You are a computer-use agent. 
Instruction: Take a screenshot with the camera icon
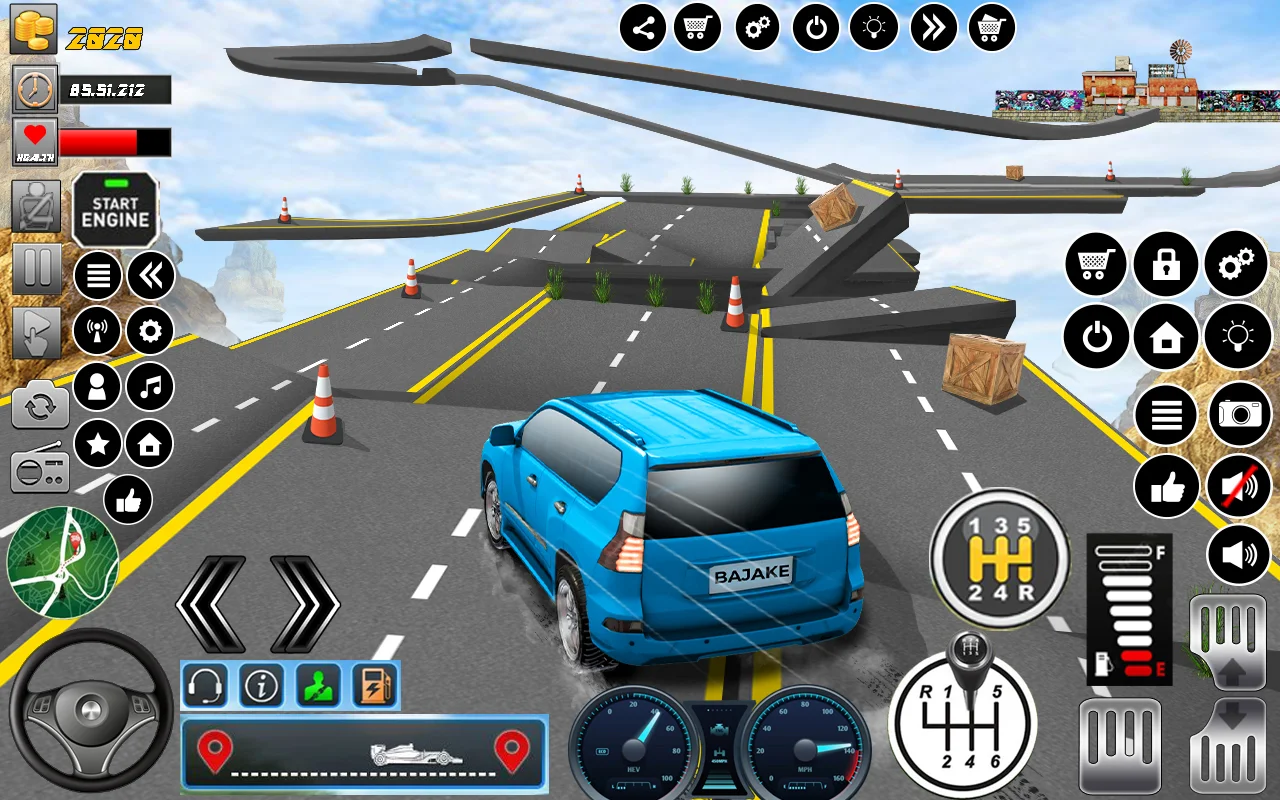(1240, 413)
